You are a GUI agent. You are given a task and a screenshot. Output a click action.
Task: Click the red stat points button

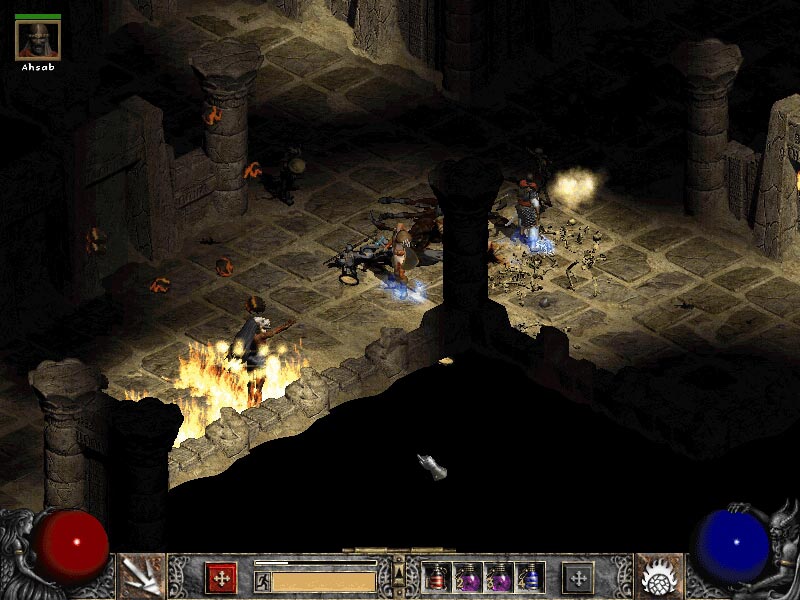[221, 578]
